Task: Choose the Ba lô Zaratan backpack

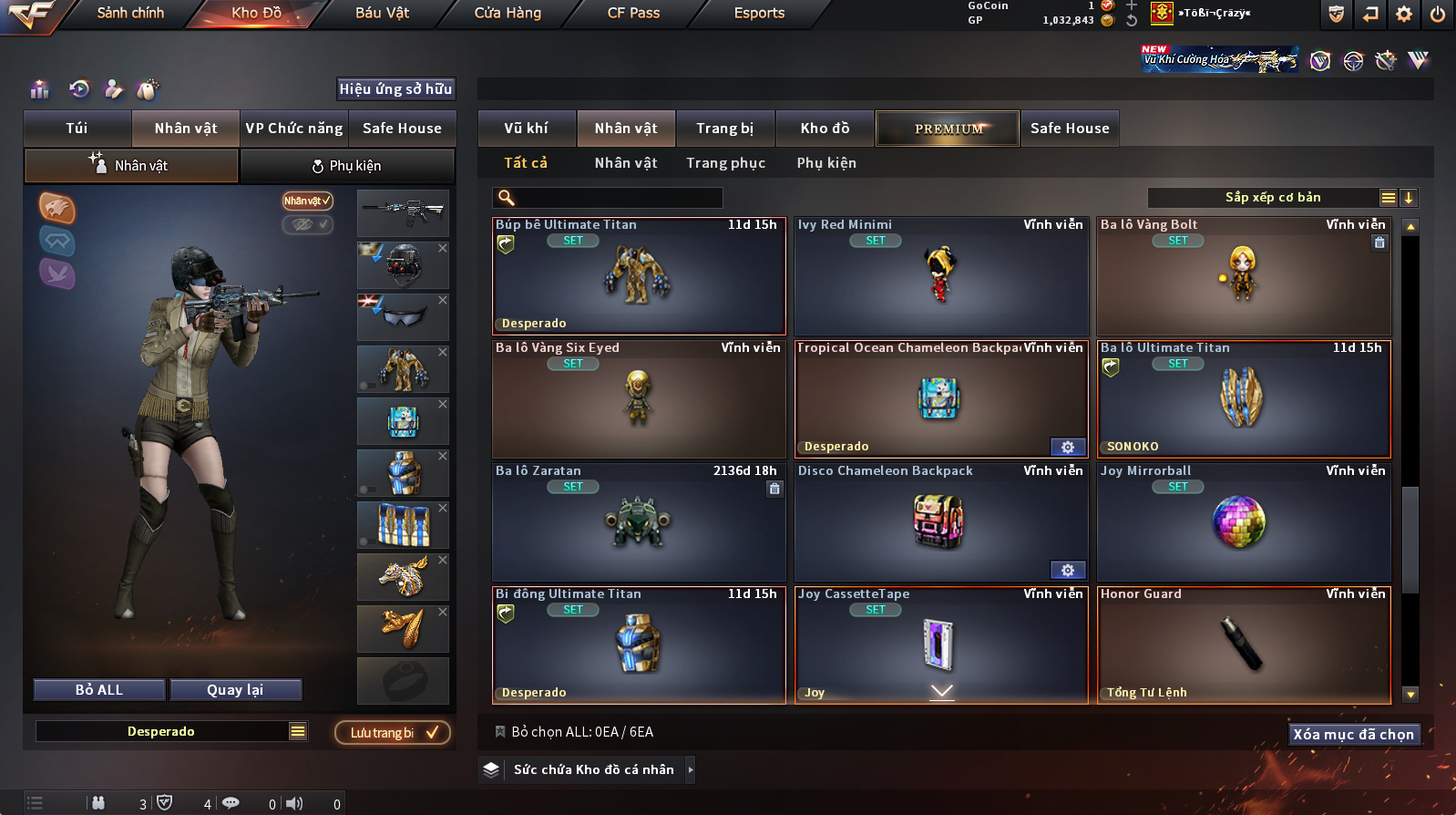Action: (638, 522)
